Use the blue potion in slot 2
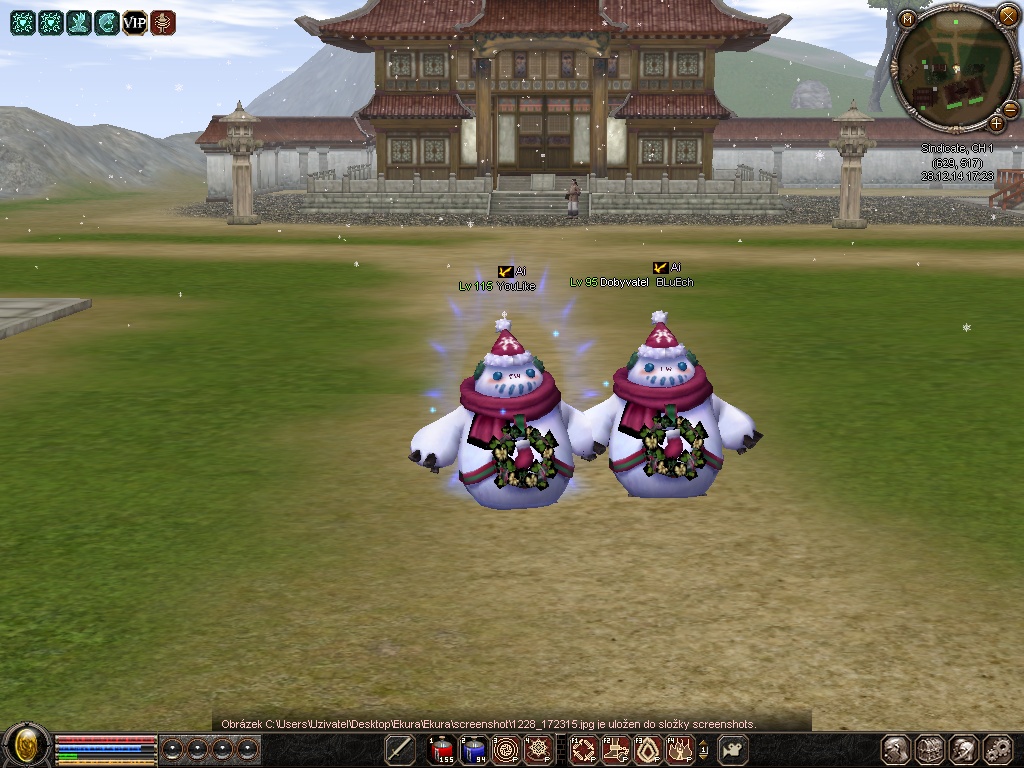 pos(473,750)
